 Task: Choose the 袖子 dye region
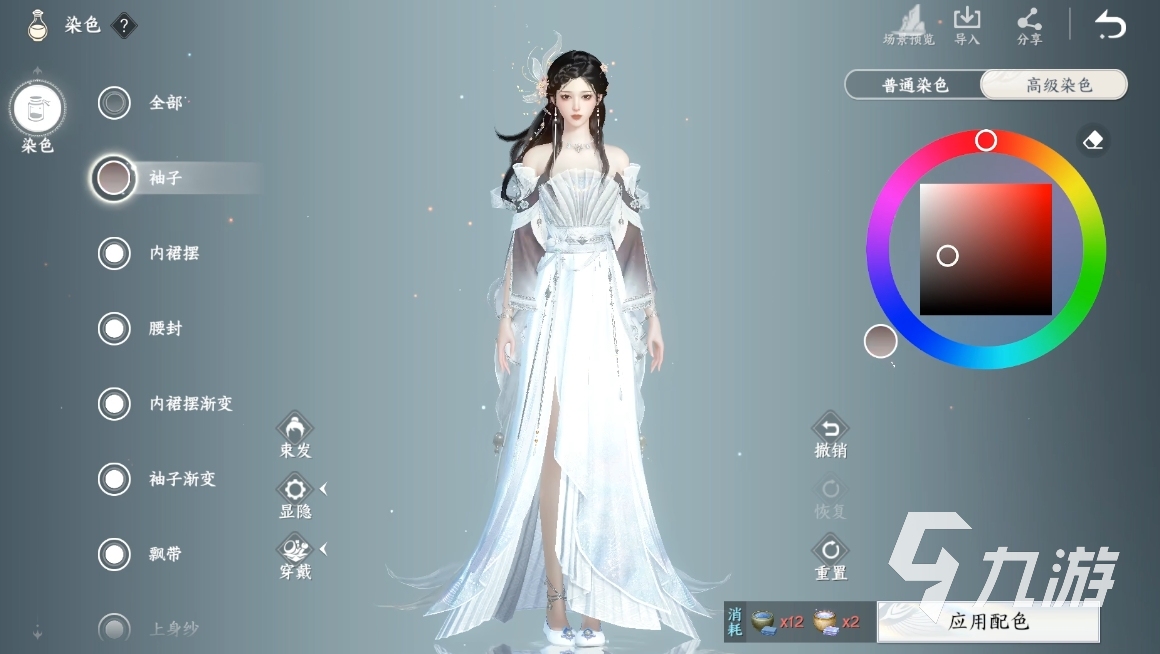pyautogui.click(x=115, y=178)
